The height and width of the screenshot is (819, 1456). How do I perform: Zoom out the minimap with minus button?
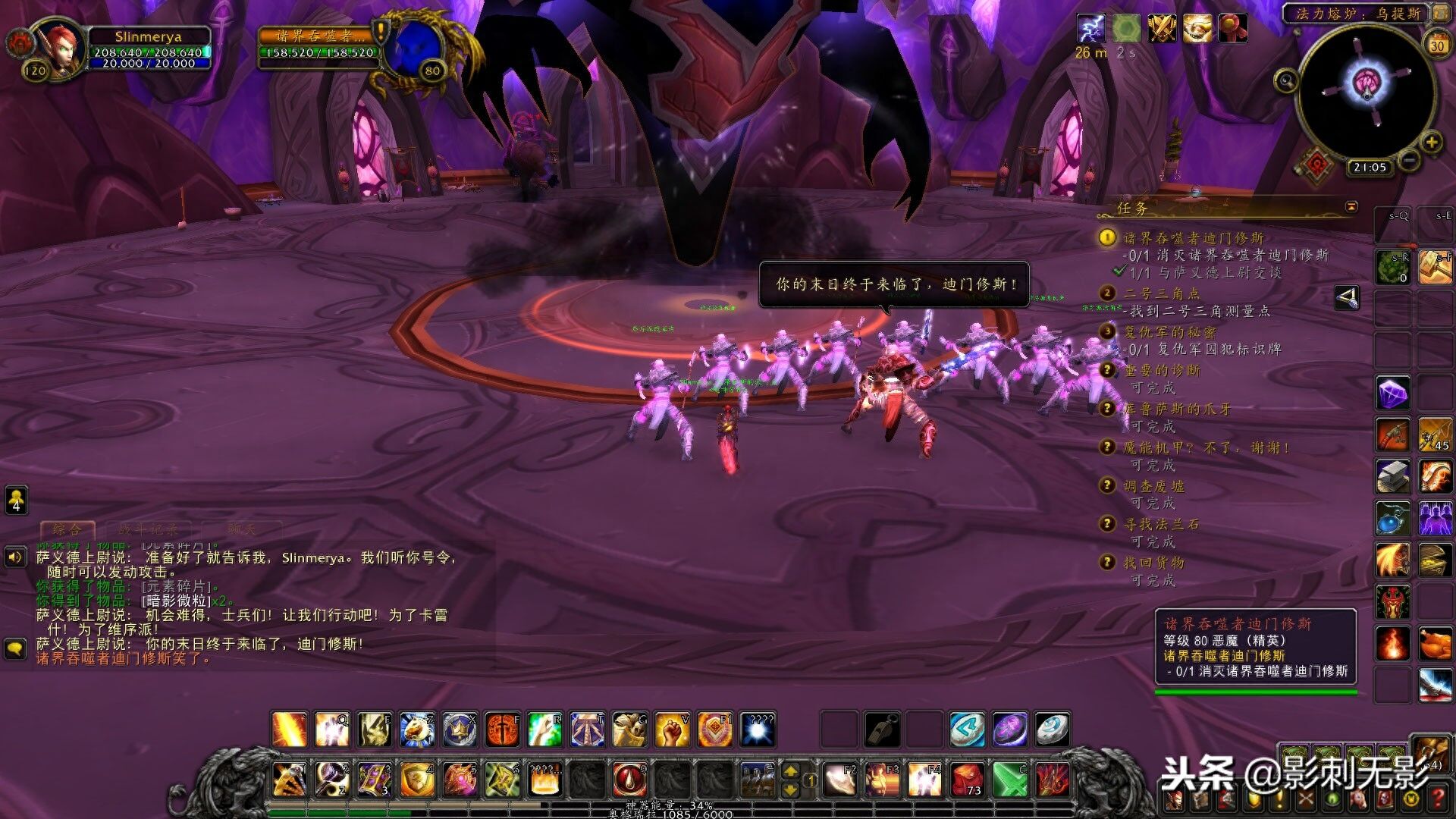coord(1408,161)
